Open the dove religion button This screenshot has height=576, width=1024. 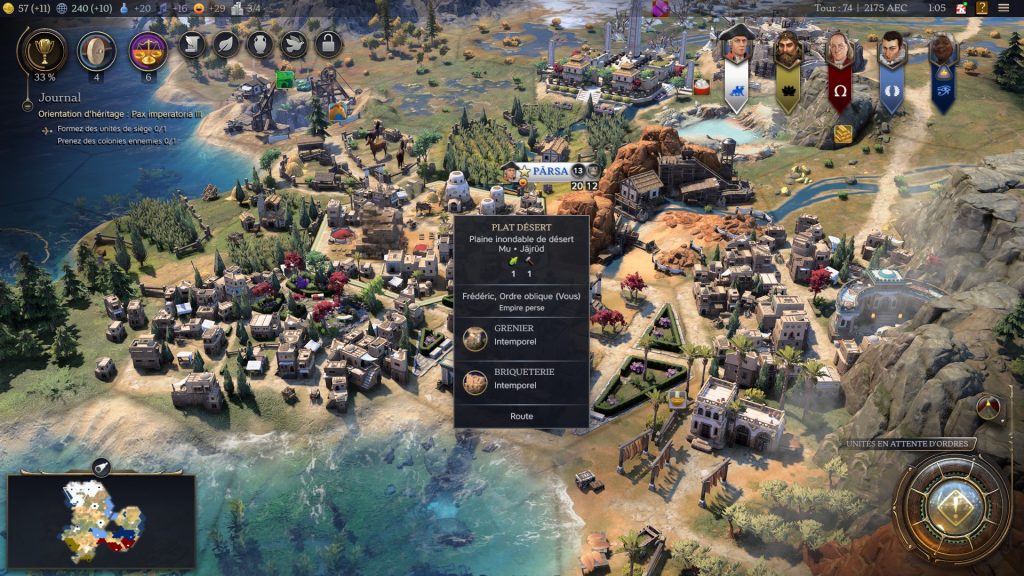pos(292,44)
